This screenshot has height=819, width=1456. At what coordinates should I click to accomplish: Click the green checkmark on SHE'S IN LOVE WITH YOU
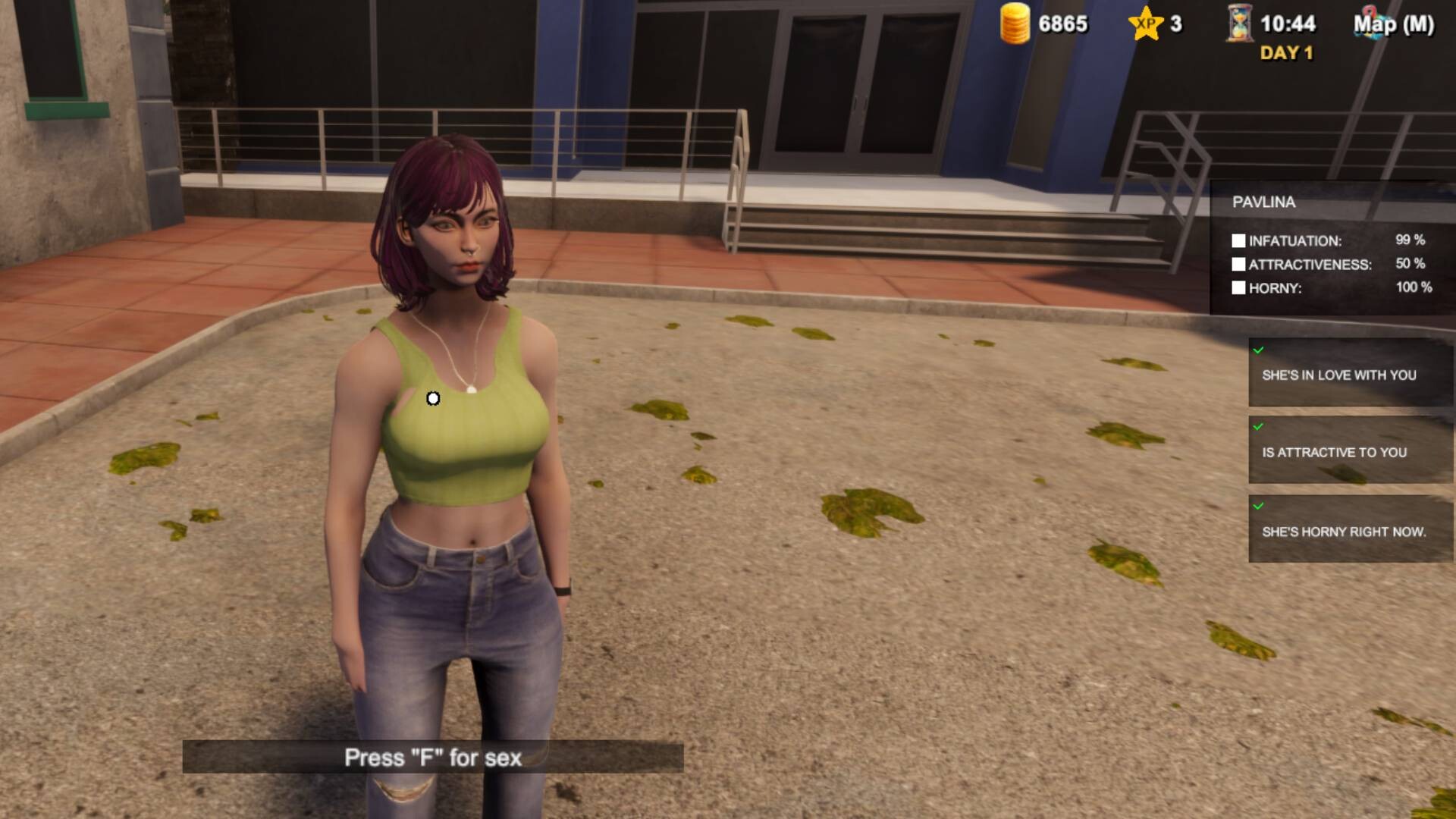[1260, 350]
